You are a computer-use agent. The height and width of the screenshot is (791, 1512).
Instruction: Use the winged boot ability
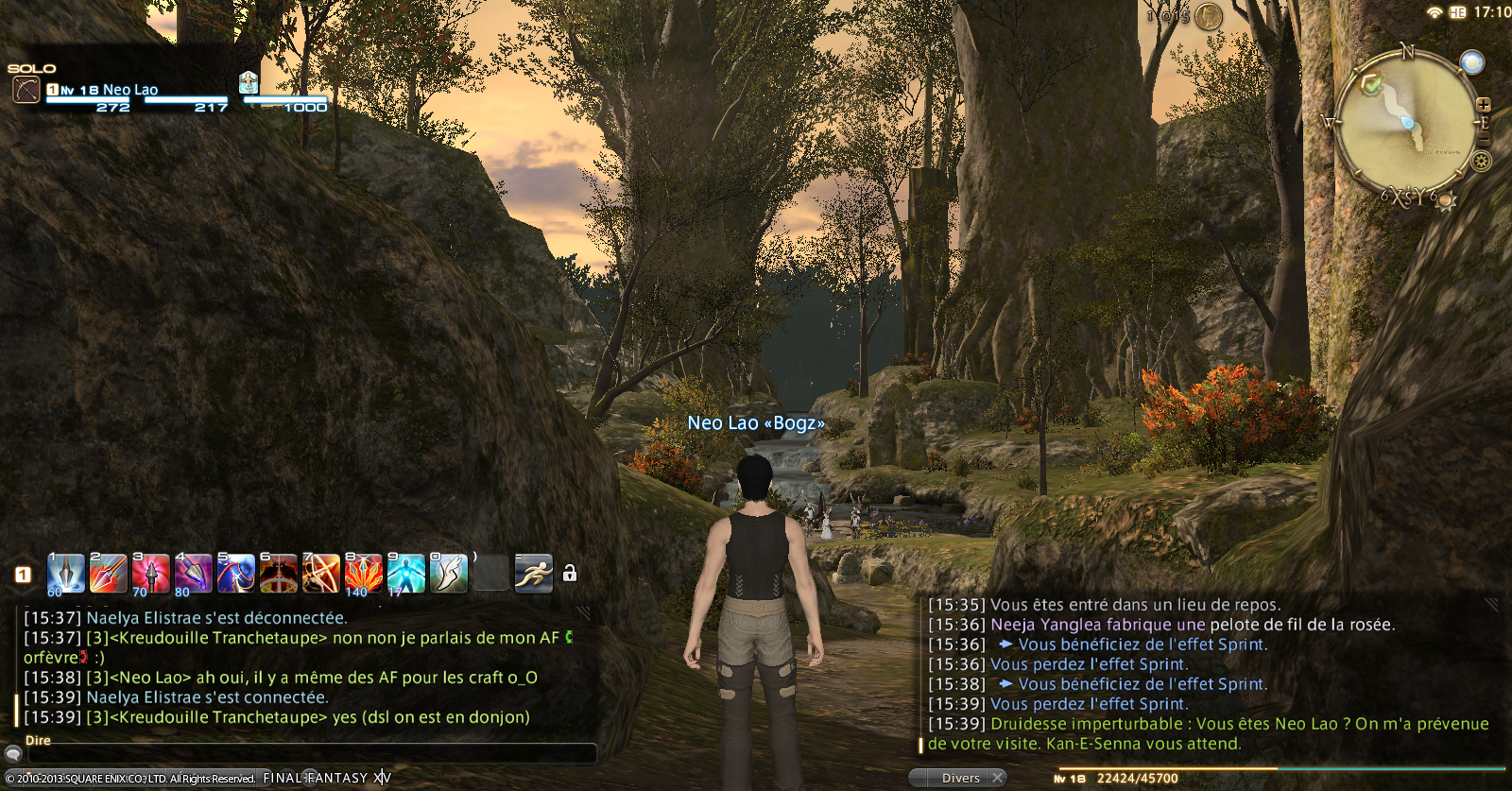point(448,574)
